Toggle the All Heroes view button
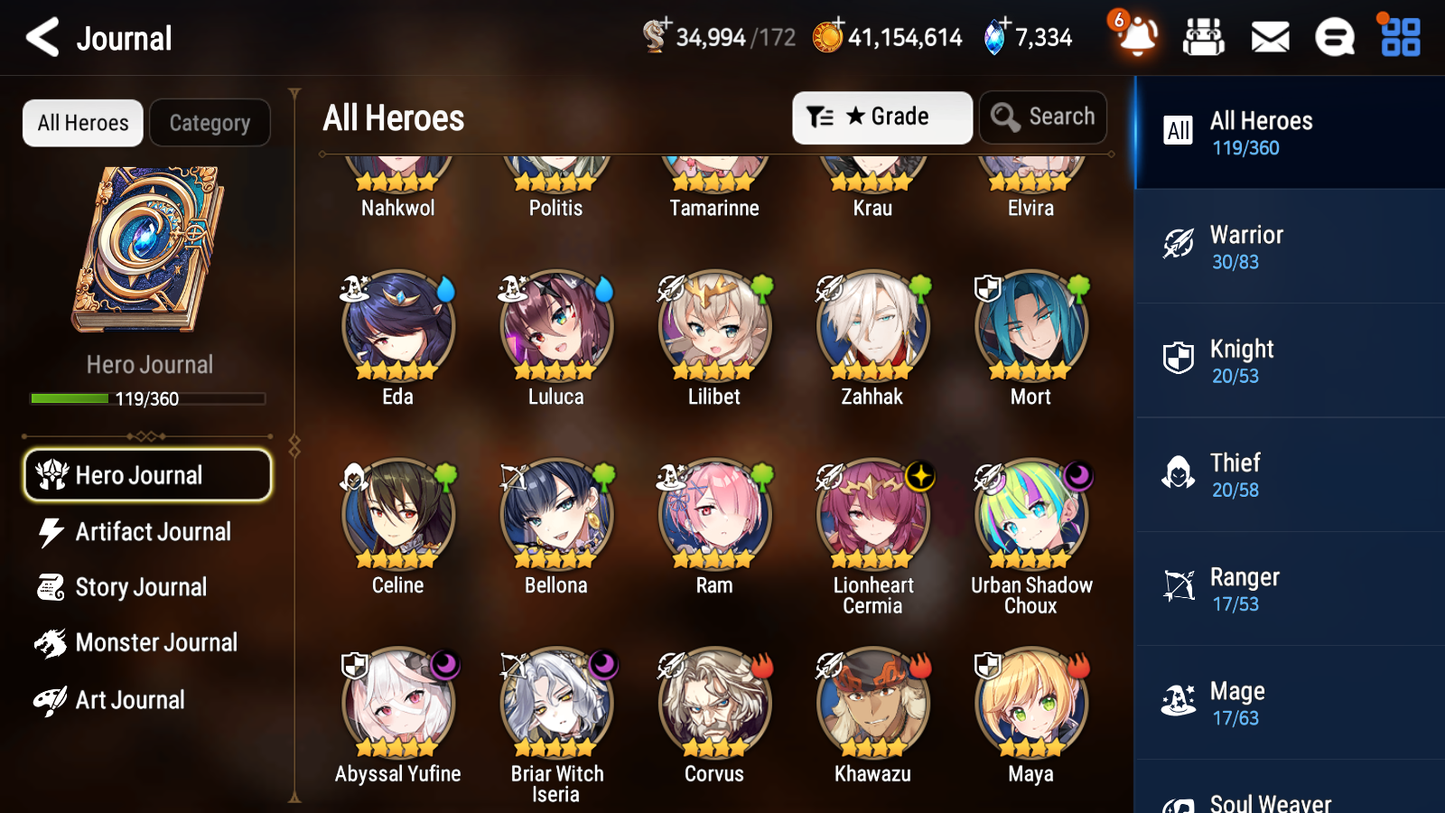Viewport: 1445px width, 813px height. point(82,122)
